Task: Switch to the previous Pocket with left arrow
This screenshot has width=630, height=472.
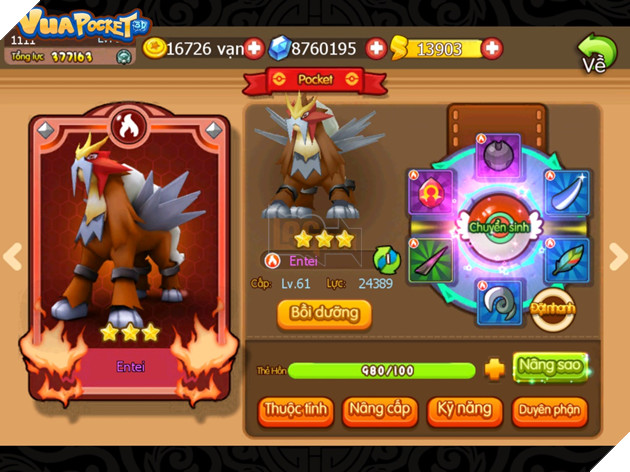Action: tap(12, 257)
